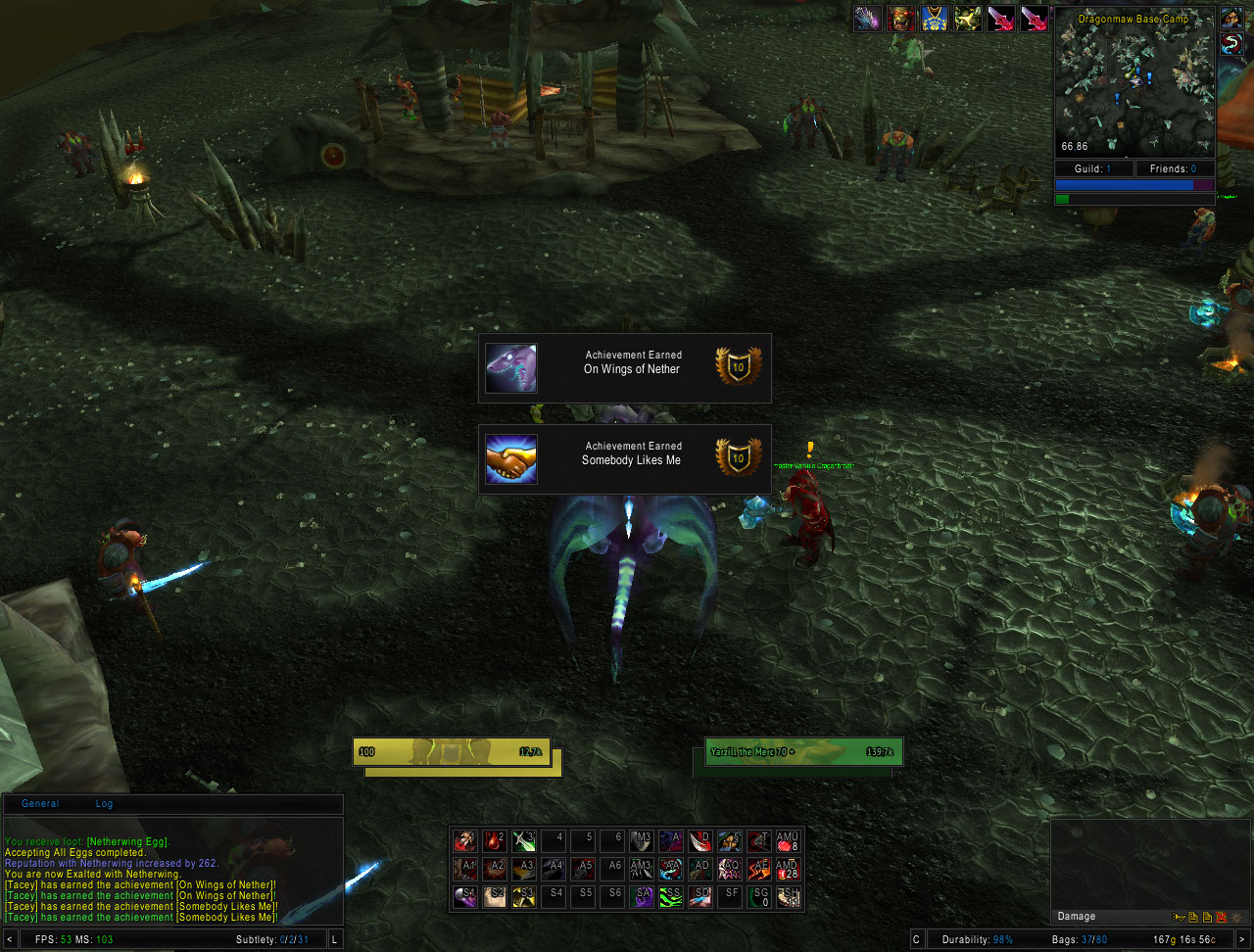Cast the purple ability in slot S1
Image resolution: width=1254 pixels, height=952 pixels.
[464, 896]
